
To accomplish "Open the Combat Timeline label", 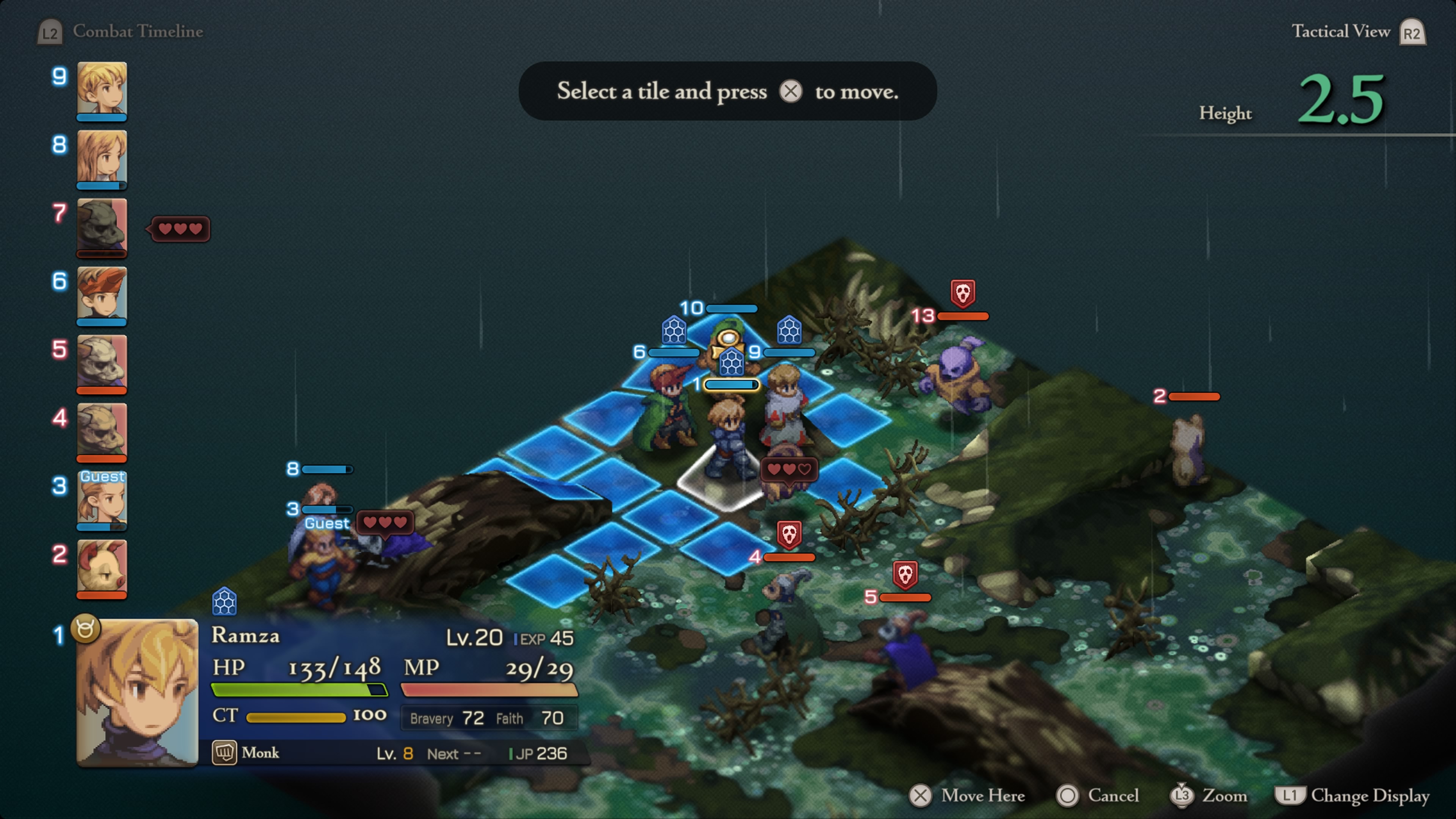I will pyautogui.click(x=137, y=31).
